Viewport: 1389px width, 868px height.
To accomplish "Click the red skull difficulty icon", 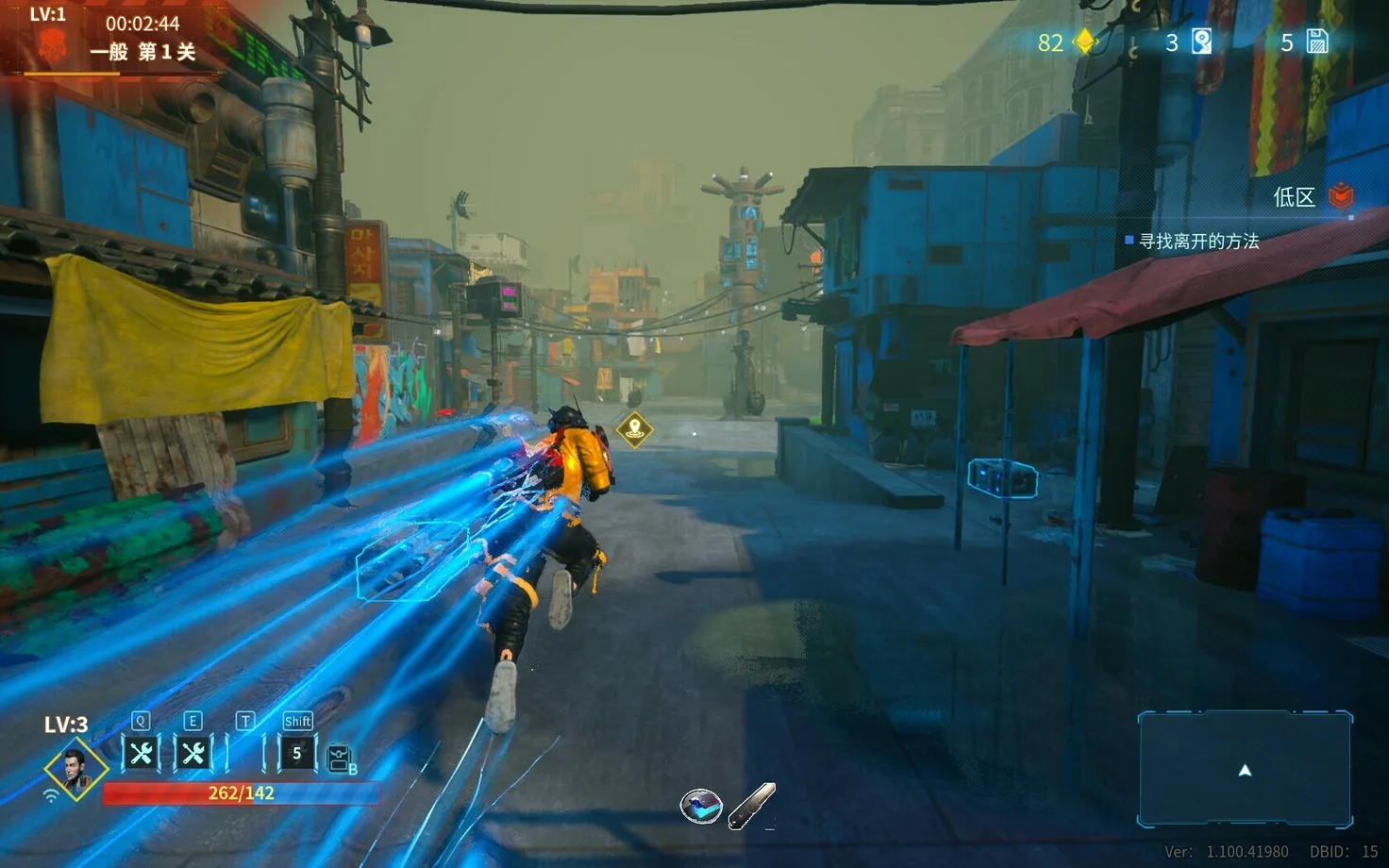I will (x=52, y=45).
